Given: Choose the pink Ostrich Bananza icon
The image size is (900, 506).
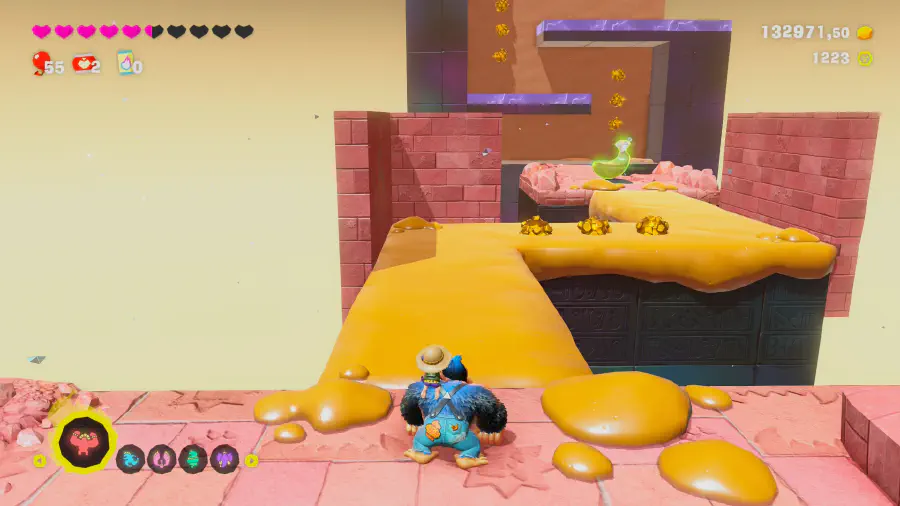Looking at the screenshot, I should 162,459.
